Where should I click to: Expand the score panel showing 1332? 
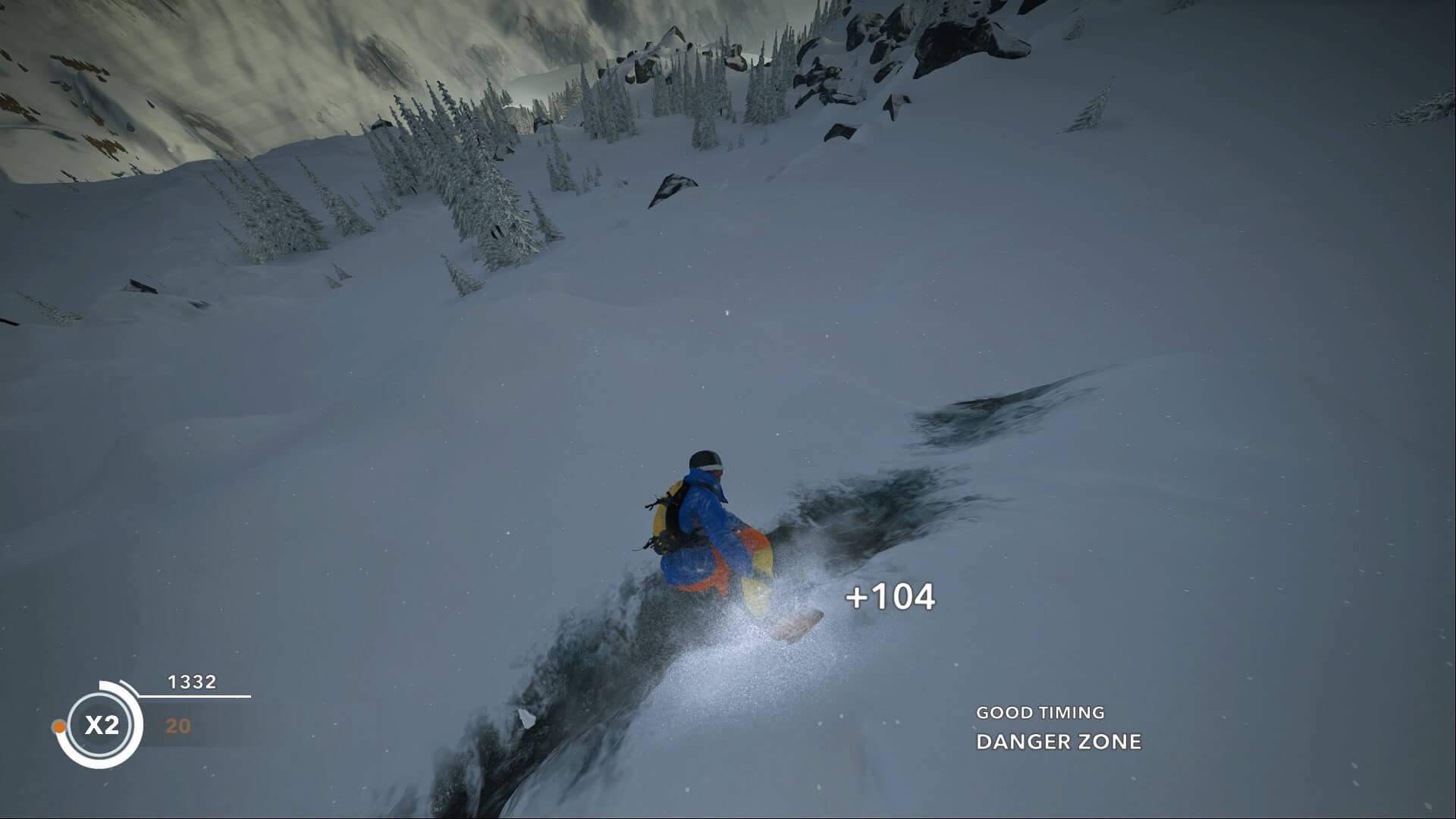pyautogui.click(x=192, y=680)
